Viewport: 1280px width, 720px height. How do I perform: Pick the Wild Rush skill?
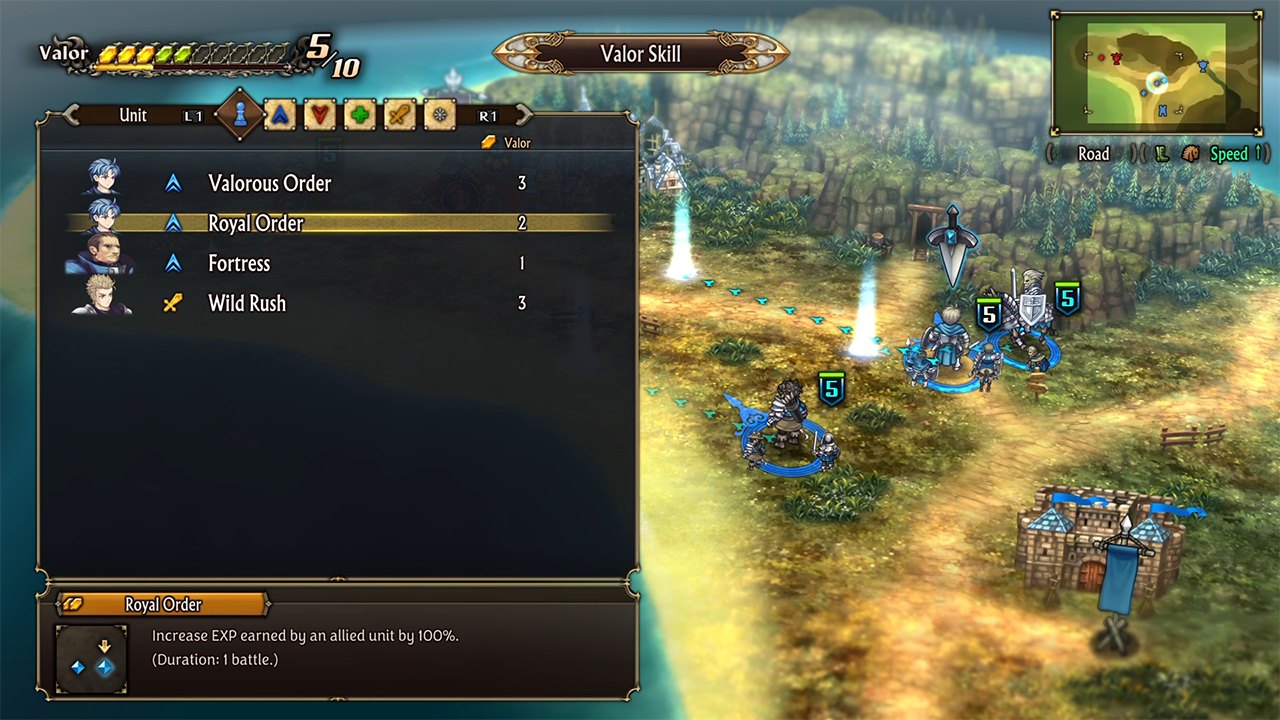coord(247,303)
